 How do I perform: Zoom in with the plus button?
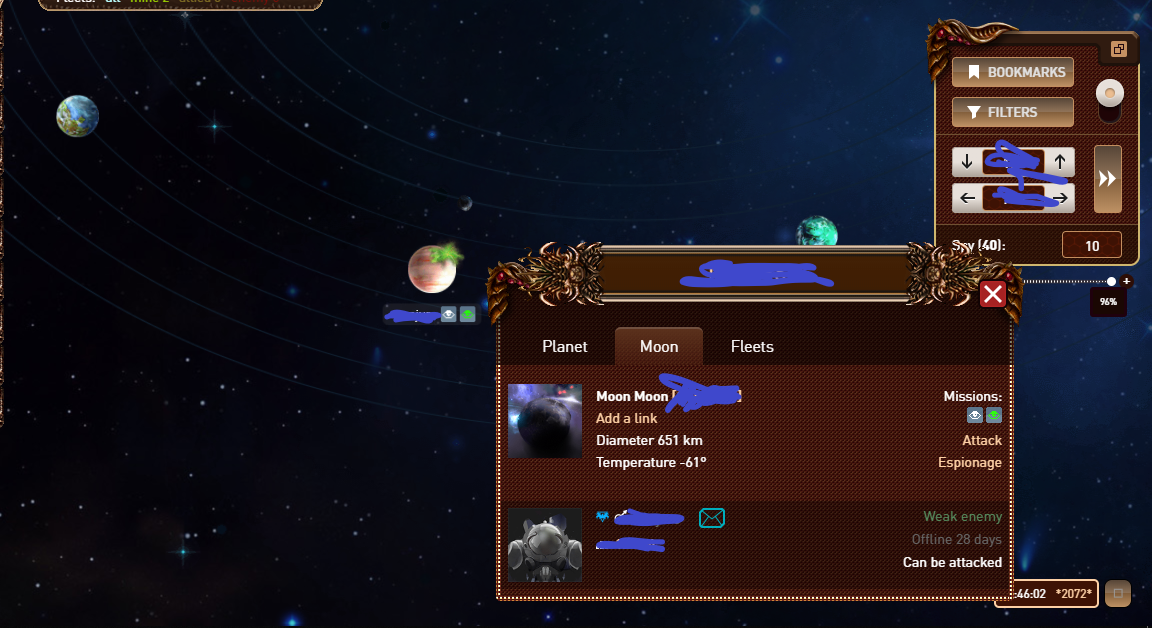1126,281
